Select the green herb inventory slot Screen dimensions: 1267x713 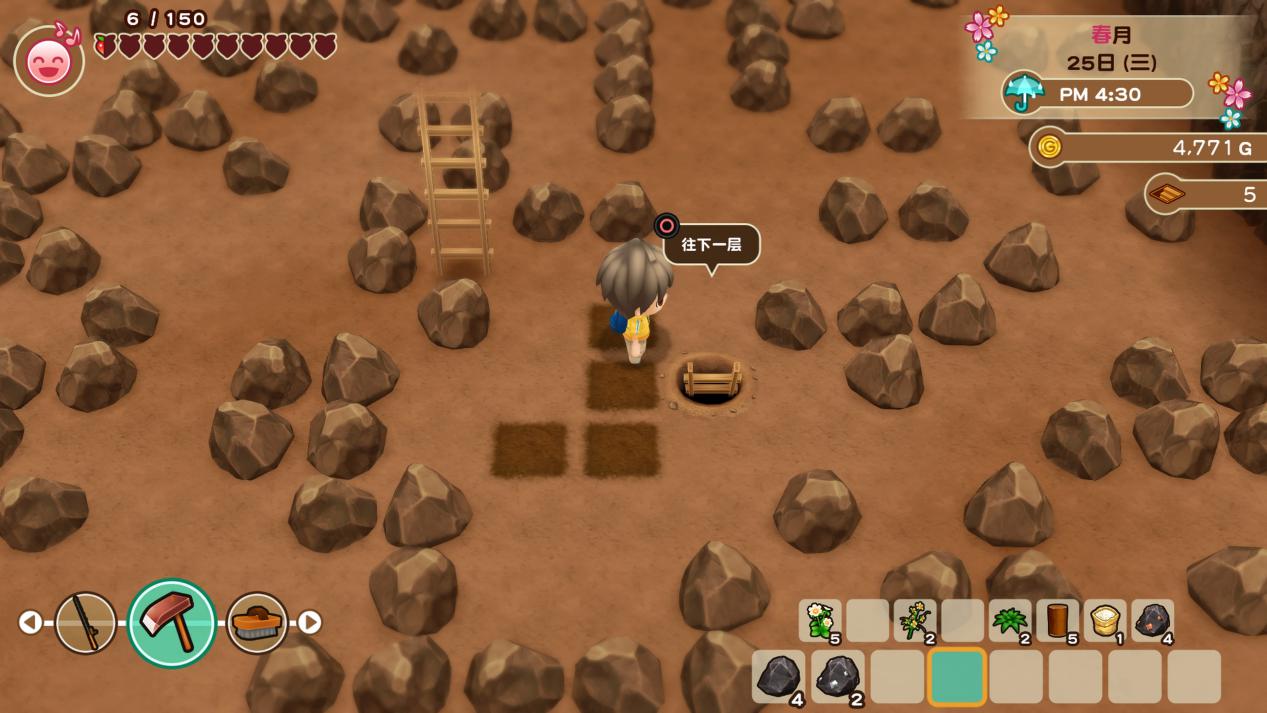tap(1009, 620)
